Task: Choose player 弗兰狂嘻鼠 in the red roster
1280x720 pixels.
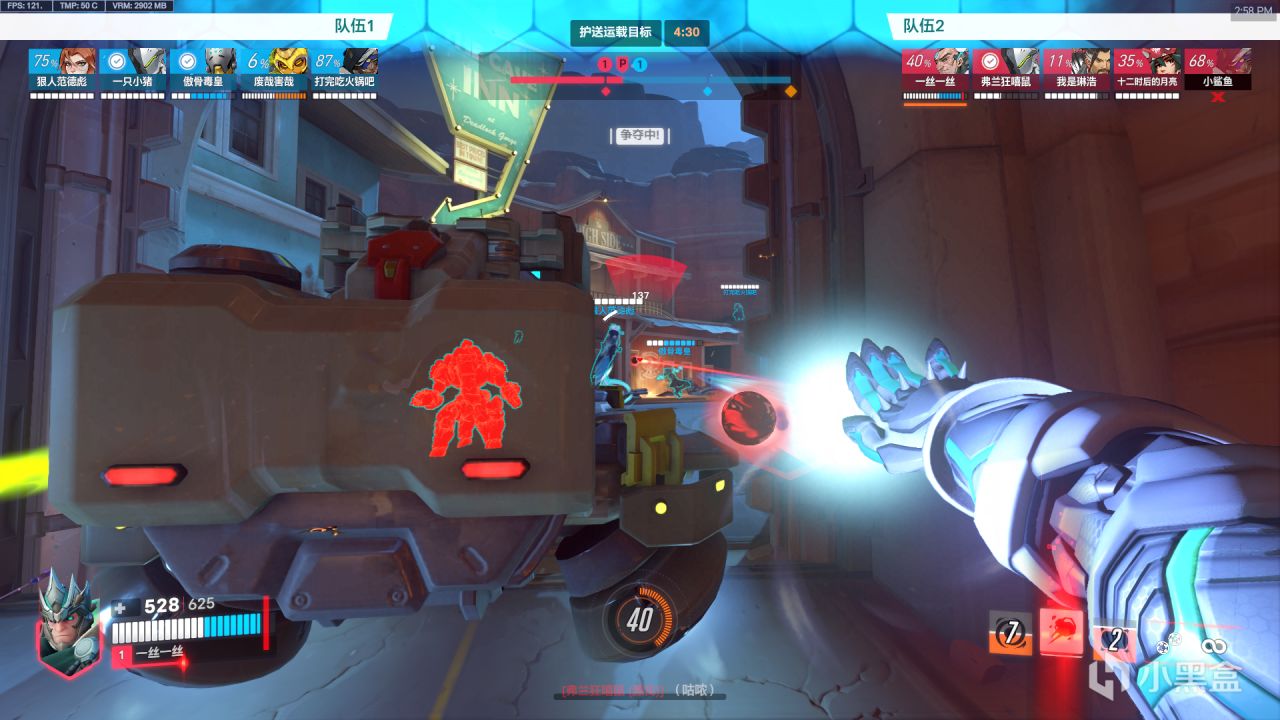Action: point(1006,68)
